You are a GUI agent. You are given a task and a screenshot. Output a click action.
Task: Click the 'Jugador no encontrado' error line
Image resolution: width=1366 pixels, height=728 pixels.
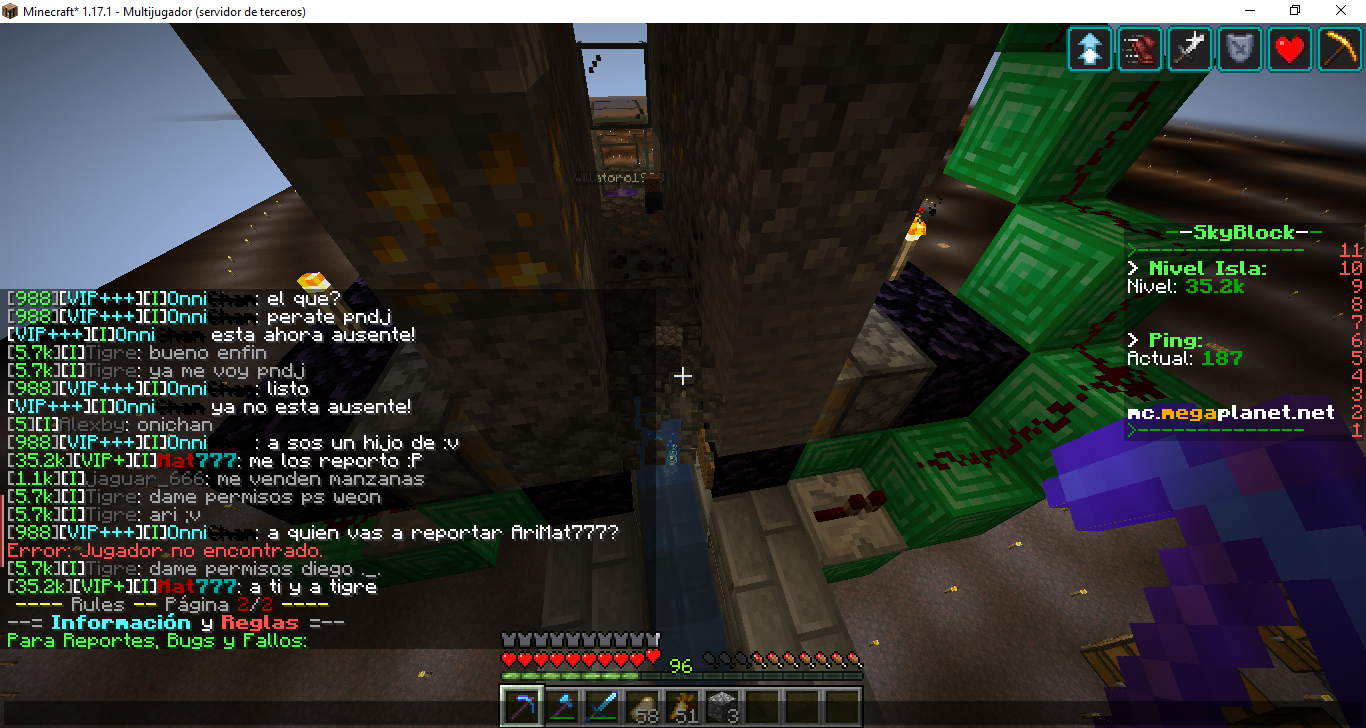pyautogui.click(x=165, y=551)
